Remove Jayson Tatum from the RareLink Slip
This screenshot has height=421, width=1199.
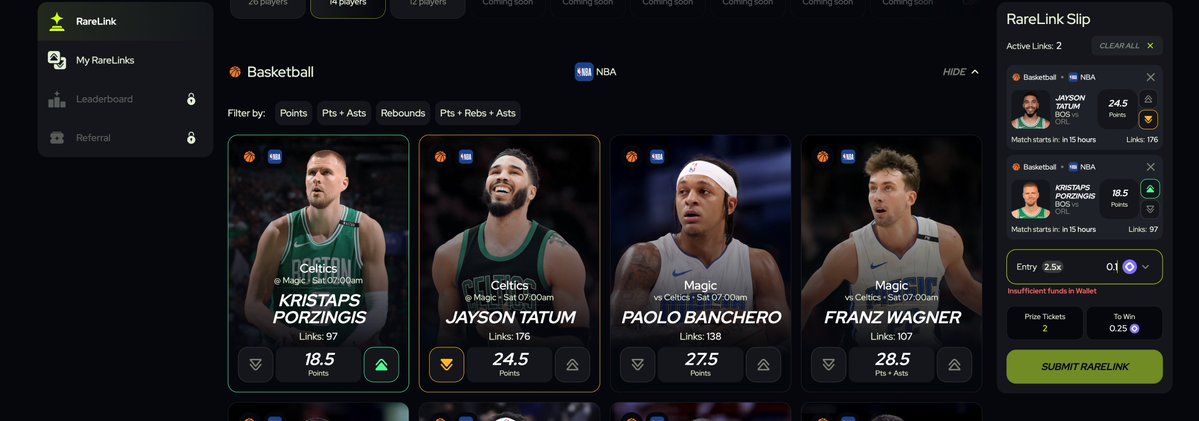click(x=1150, y=77)
